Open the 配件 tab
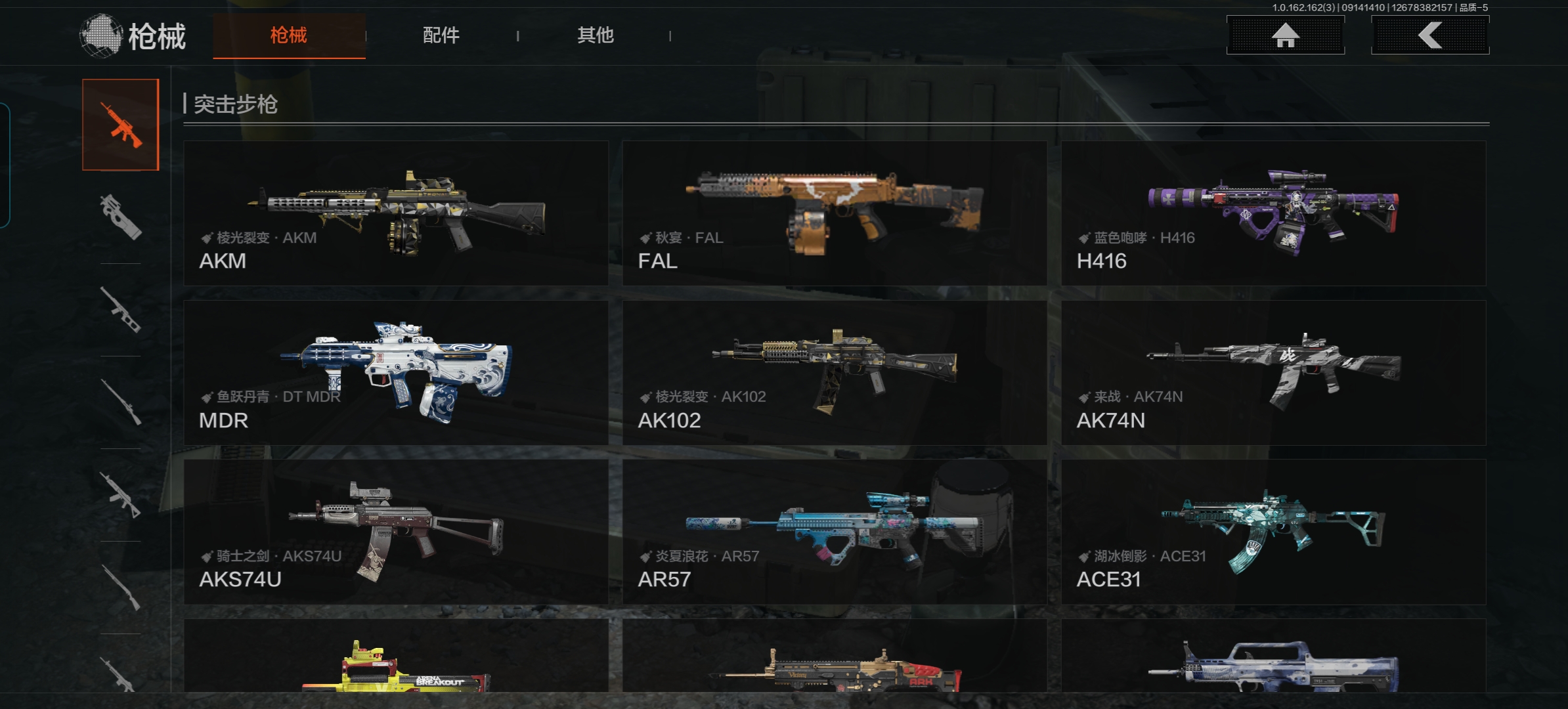Screen dimensions: 1568x709 coord(441,35)
